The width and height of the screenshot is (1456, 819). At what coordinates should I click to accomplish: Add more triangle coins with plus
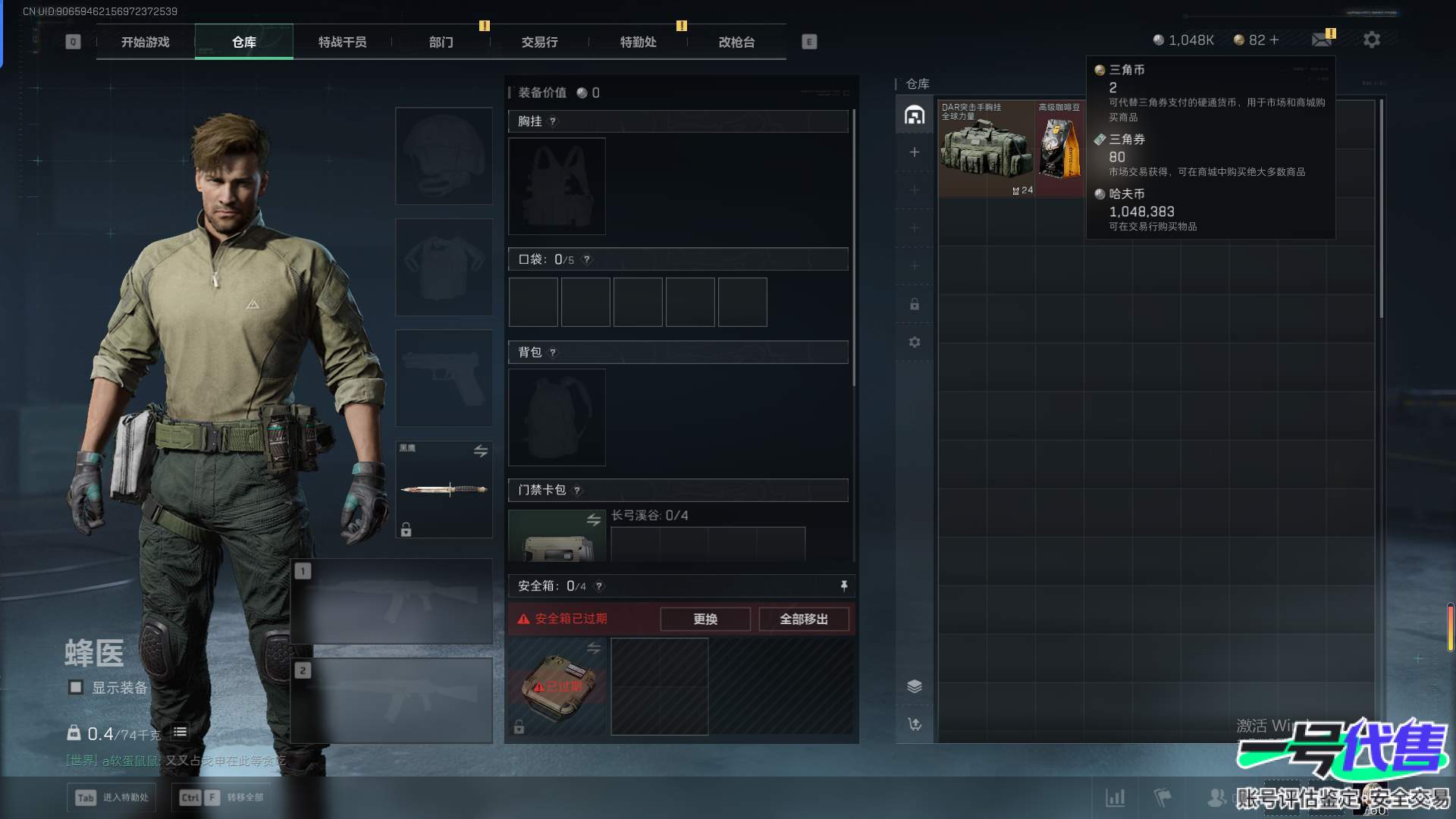click(x=1275, y=40)
